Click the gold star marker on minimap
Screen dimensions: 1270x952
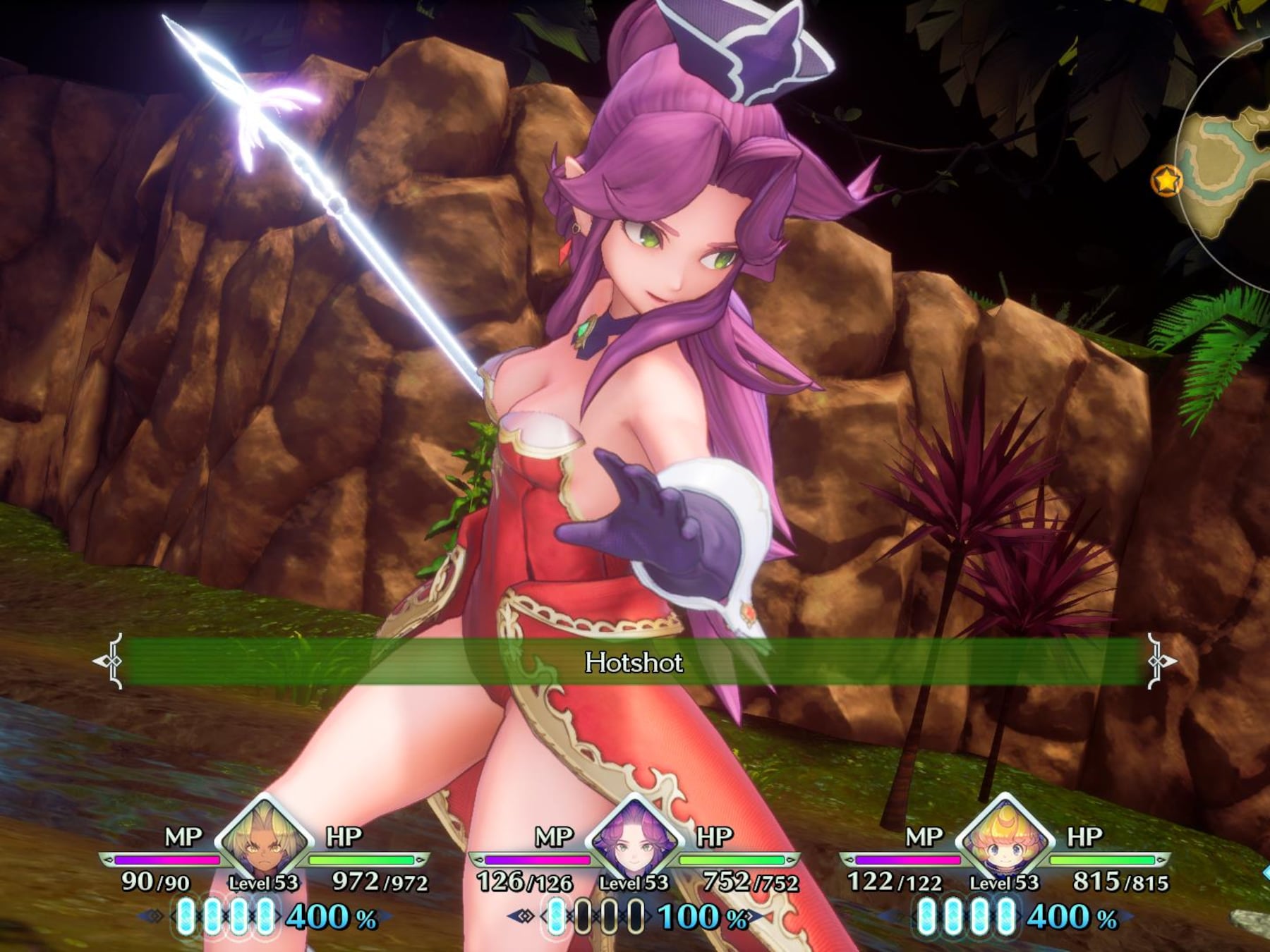pyautogui.click(x=1167, y=181)
